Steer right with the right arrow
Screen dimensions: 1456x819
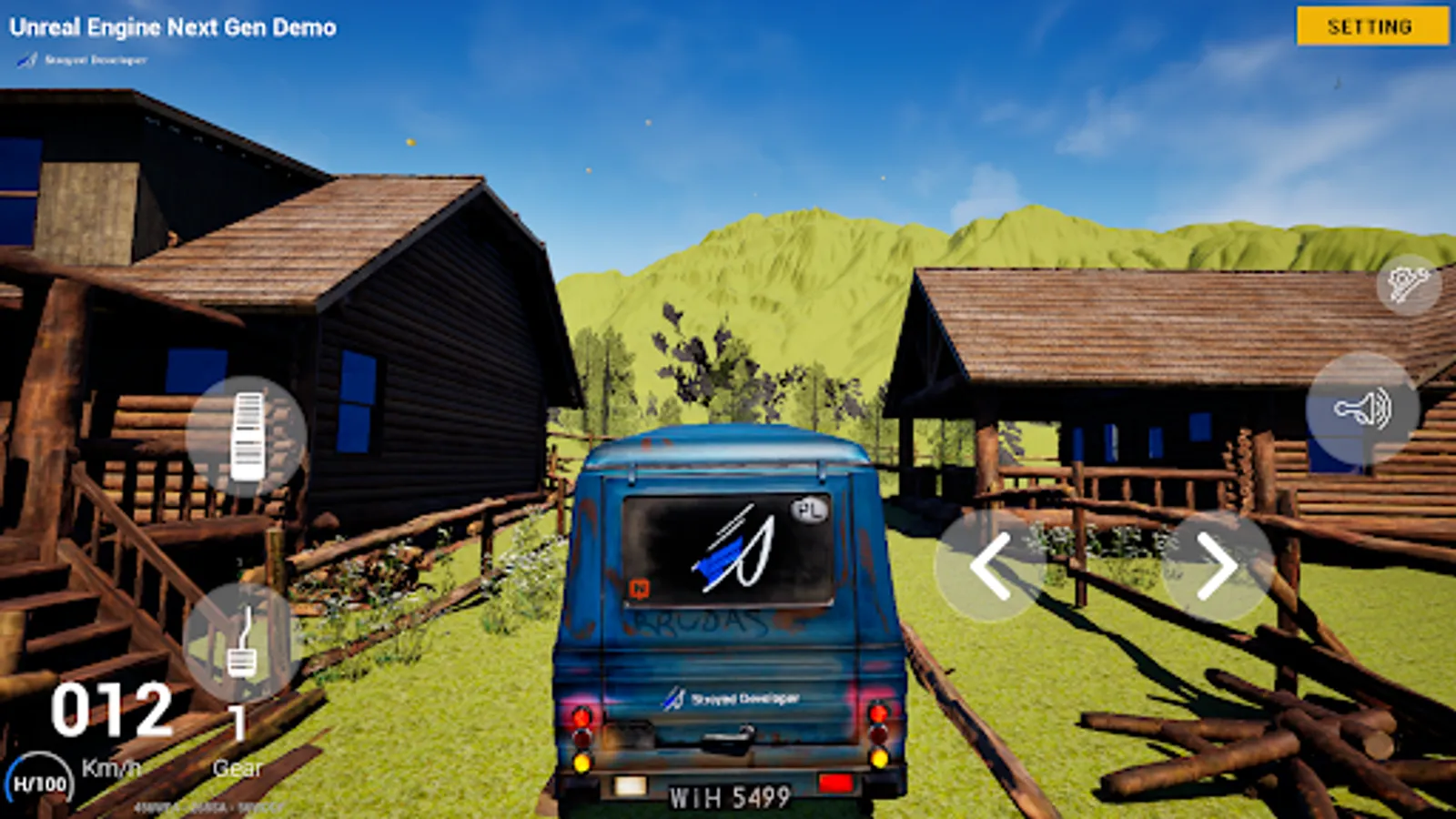[1218, 565]
